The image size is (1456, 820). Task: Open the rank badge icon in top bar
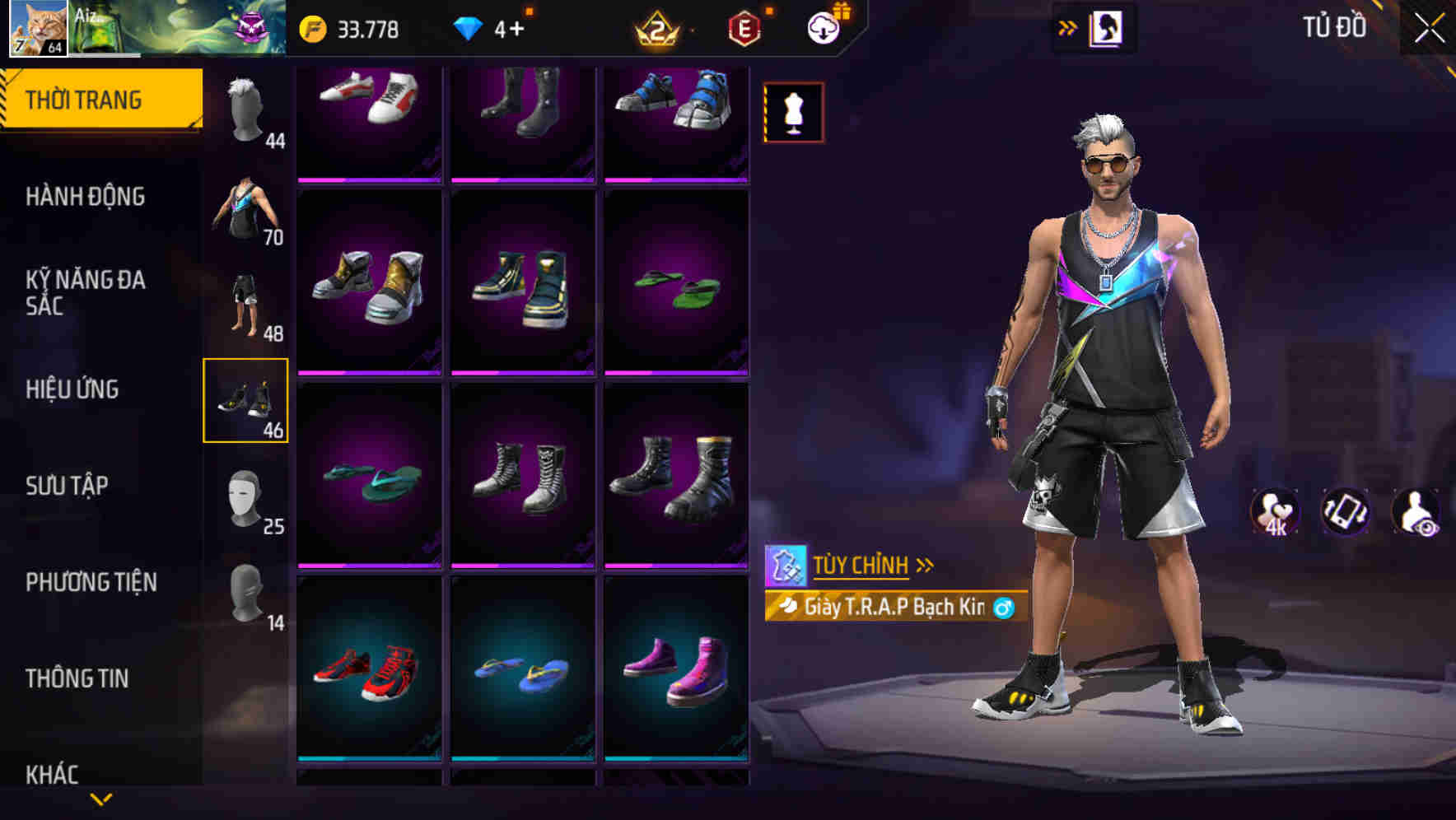(x=655, y=27)
